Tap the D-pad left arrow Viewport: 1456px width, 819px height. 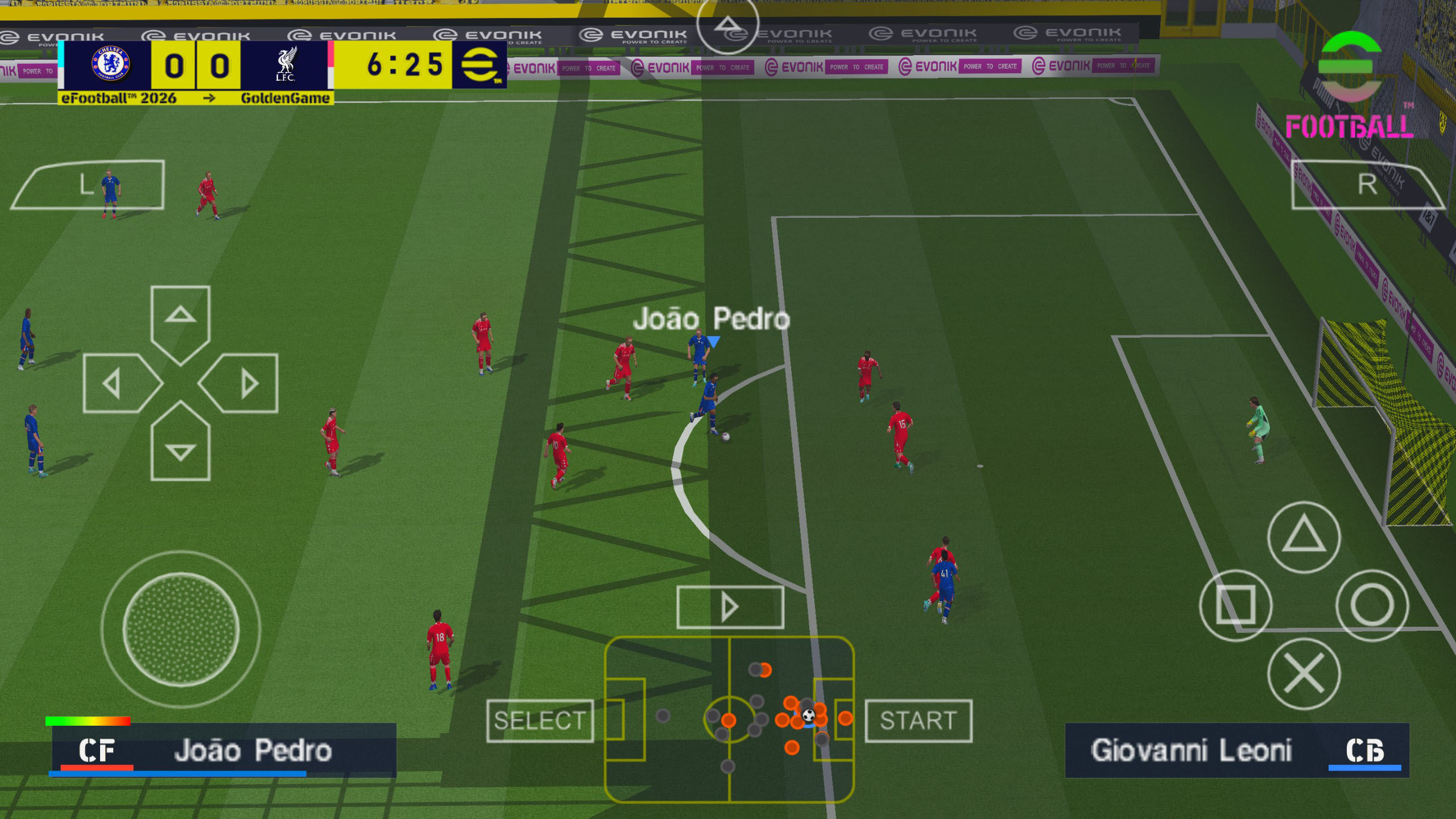point(117,383)
